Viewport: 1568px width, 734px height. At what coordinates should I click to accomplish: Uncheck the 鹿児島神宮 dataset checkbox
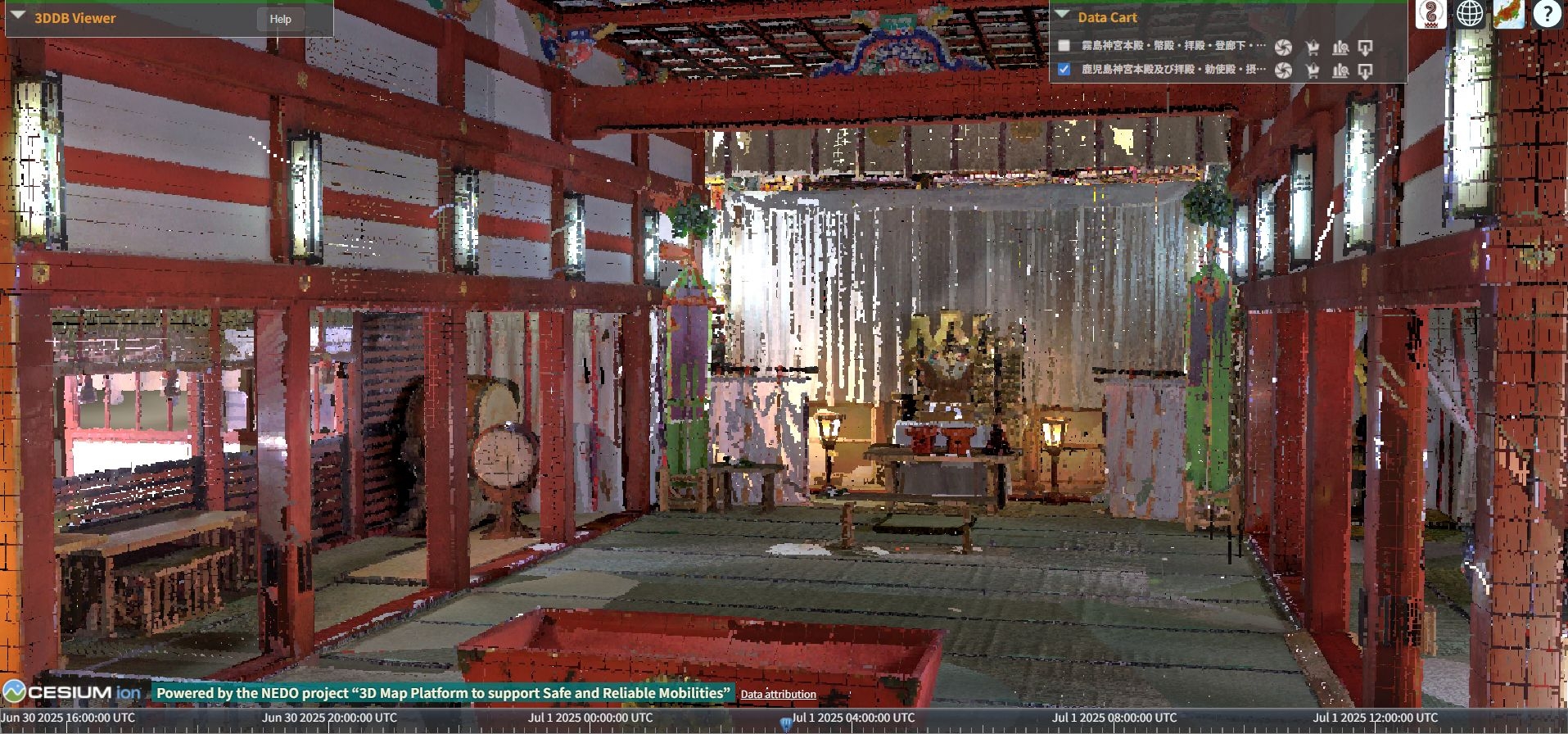[x=1064, y=70]
